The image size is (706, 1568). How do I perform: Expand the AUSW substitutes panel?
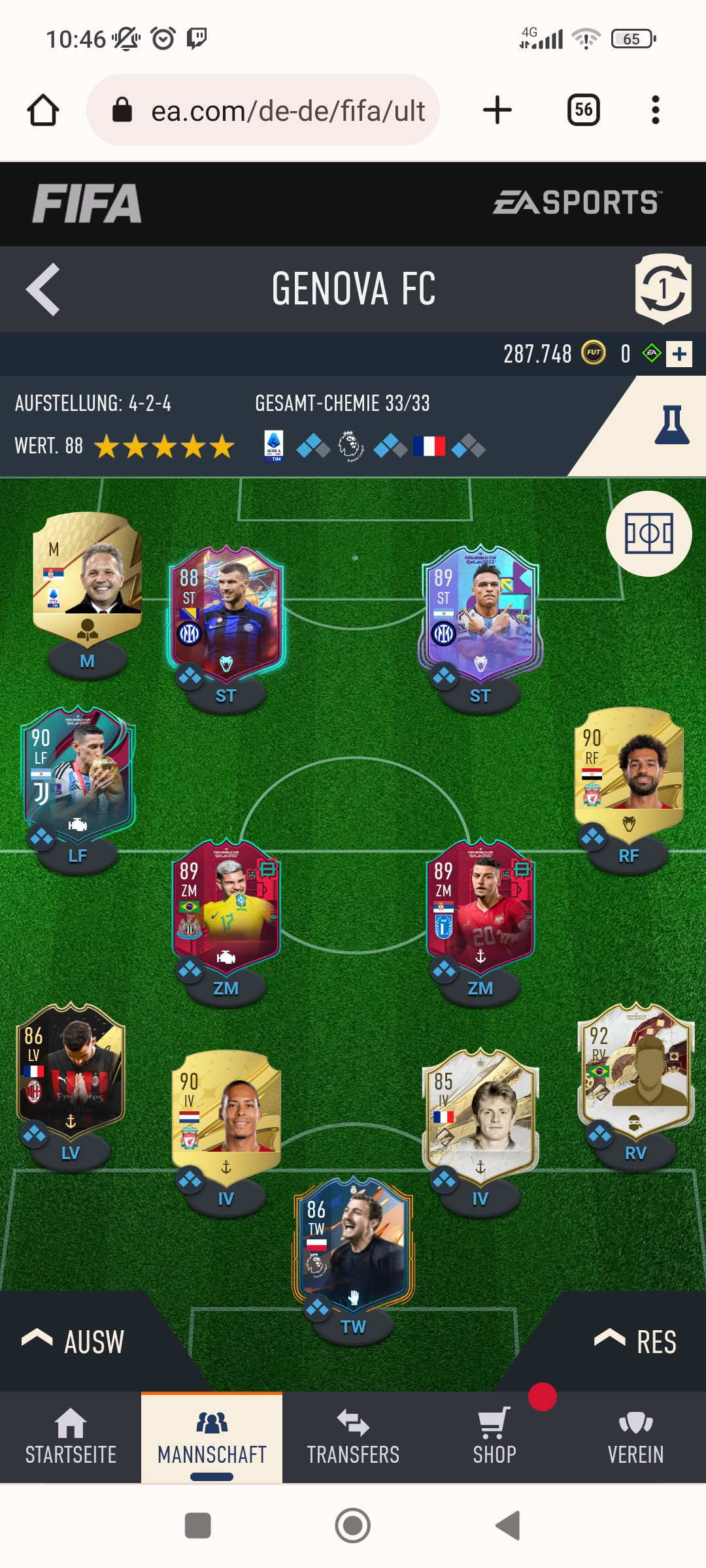coord(73,1342)
